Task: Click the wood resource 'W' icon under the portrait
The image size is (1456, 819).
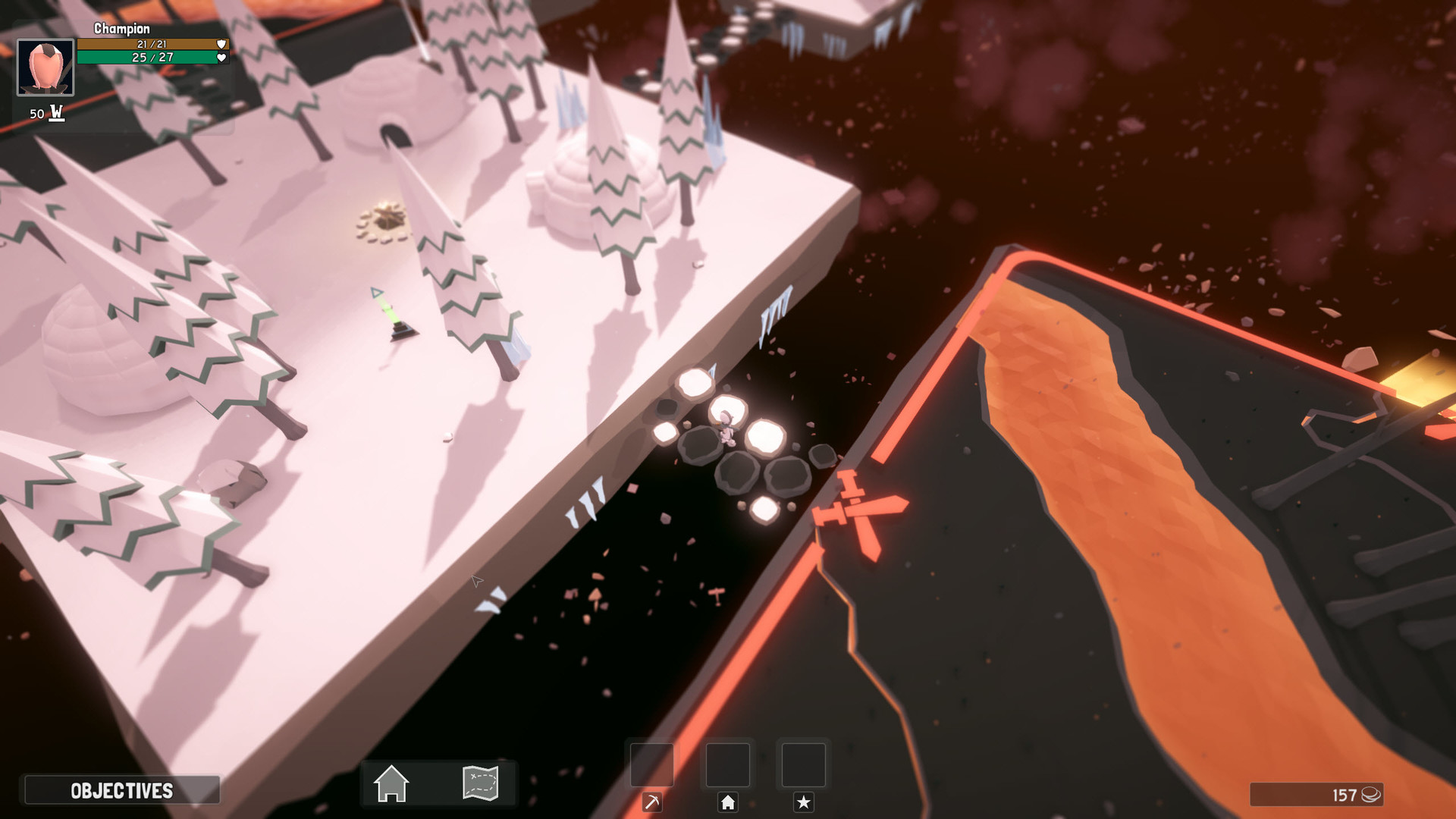Action: pos(55,111)
